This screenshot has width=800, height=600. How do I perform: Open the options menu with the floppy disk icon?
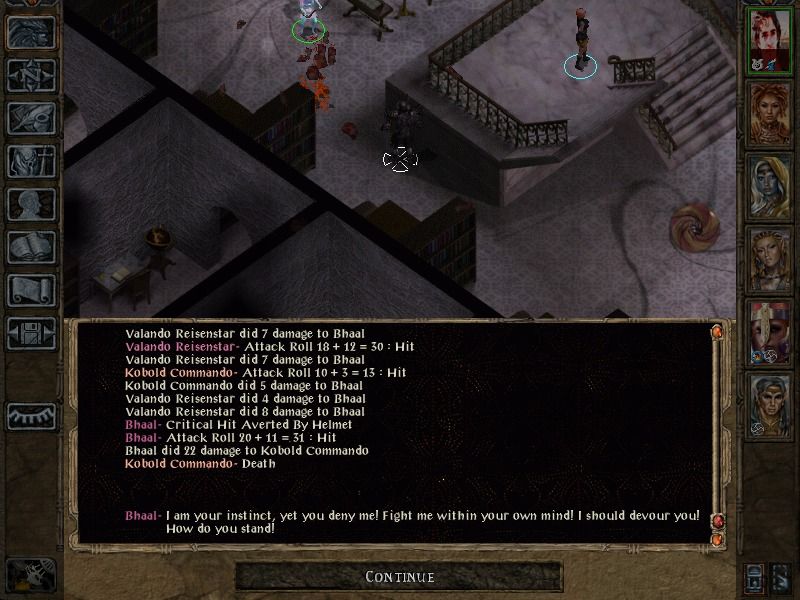(31, 333)
